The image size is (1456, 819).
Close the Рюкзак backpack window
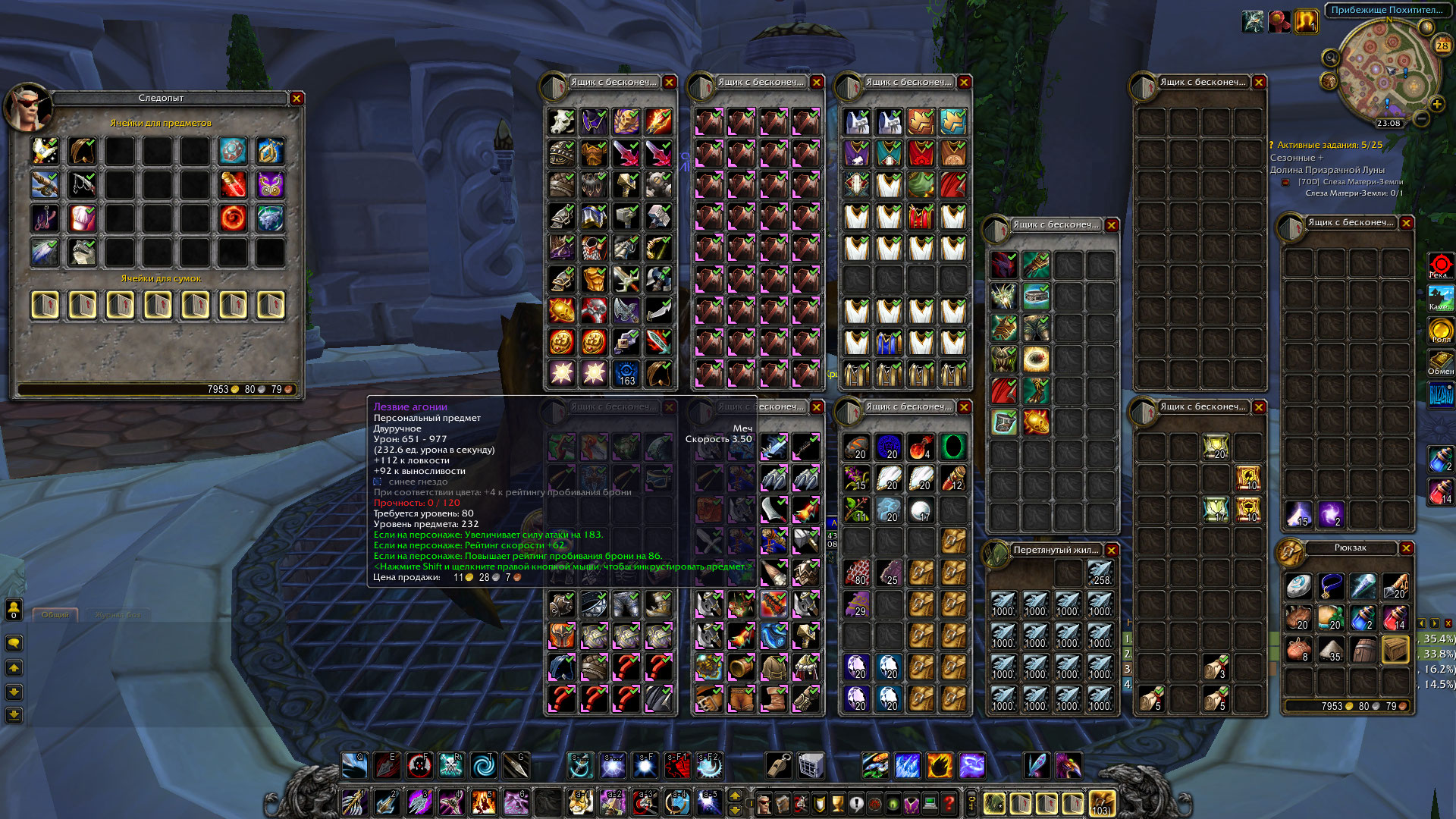1407,548
